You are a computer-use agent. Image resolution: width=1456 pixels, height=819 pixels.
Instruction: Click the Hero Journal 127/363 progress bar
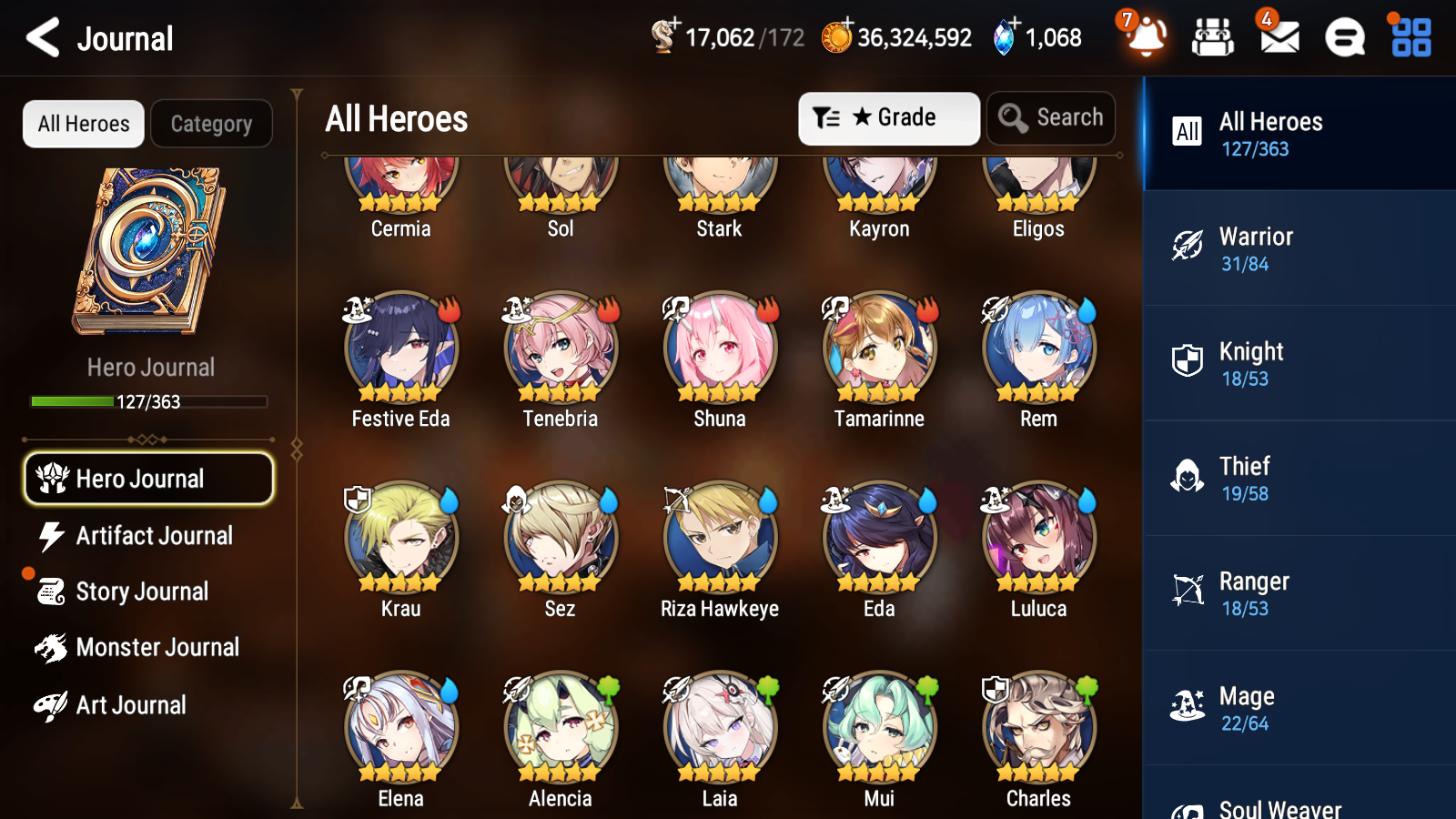pyautogui.click(x=149, y=401)
